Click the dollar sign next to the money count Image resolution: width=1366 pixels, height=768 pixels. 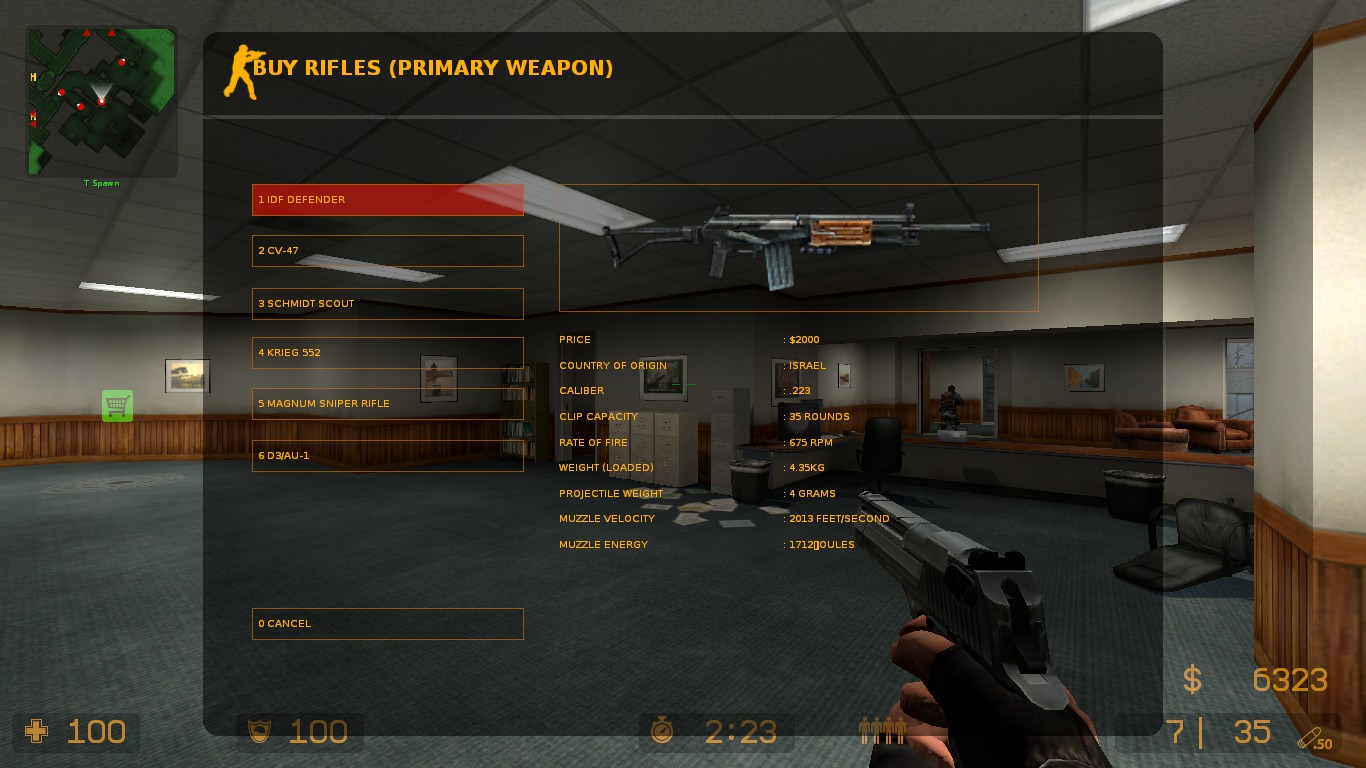1191,680
